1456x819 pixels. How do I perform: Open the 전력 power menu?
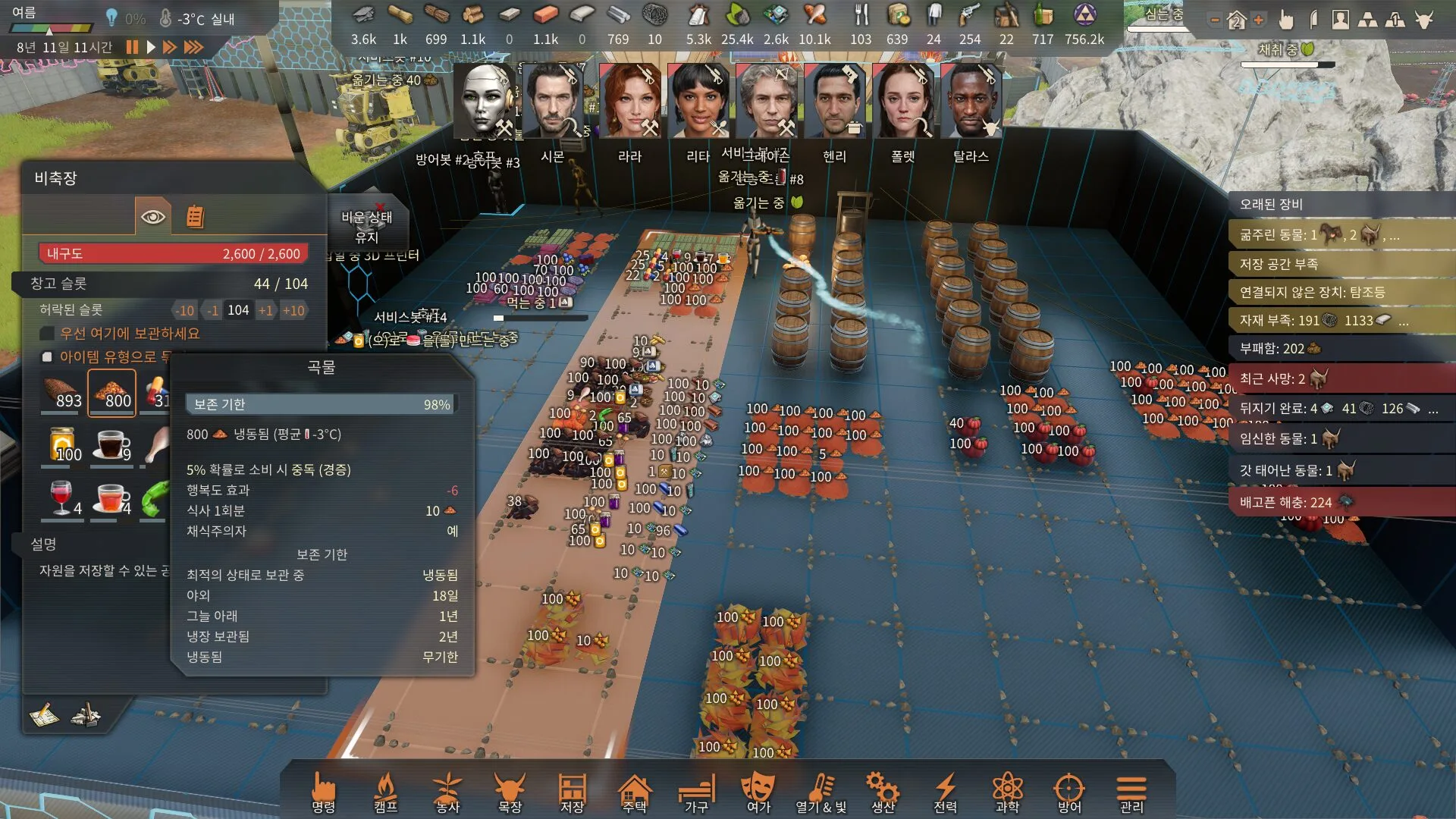(945, 792)
